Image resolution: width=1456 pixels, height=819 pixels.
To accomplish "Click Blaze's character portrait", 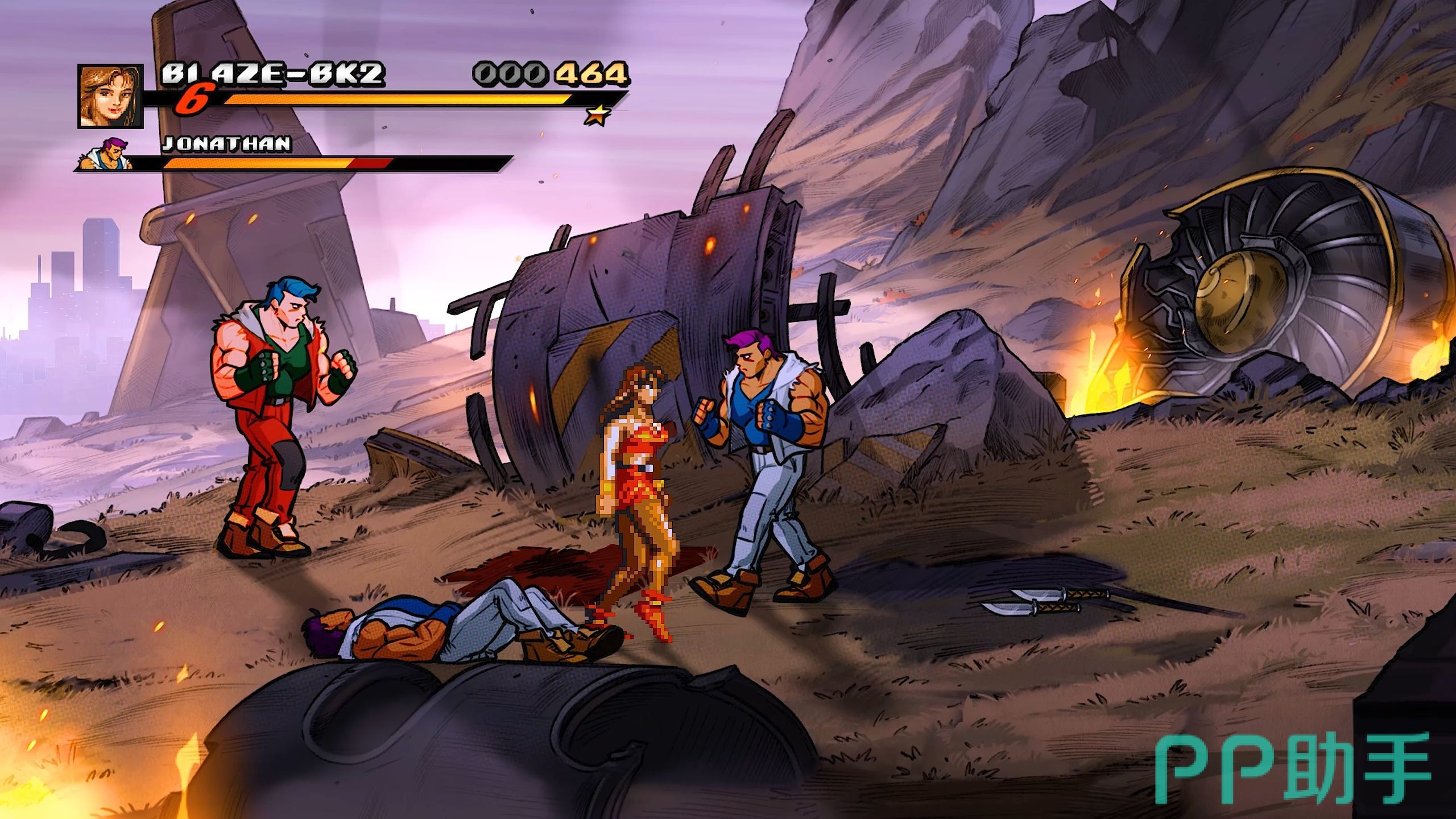I will coord(110,96).
